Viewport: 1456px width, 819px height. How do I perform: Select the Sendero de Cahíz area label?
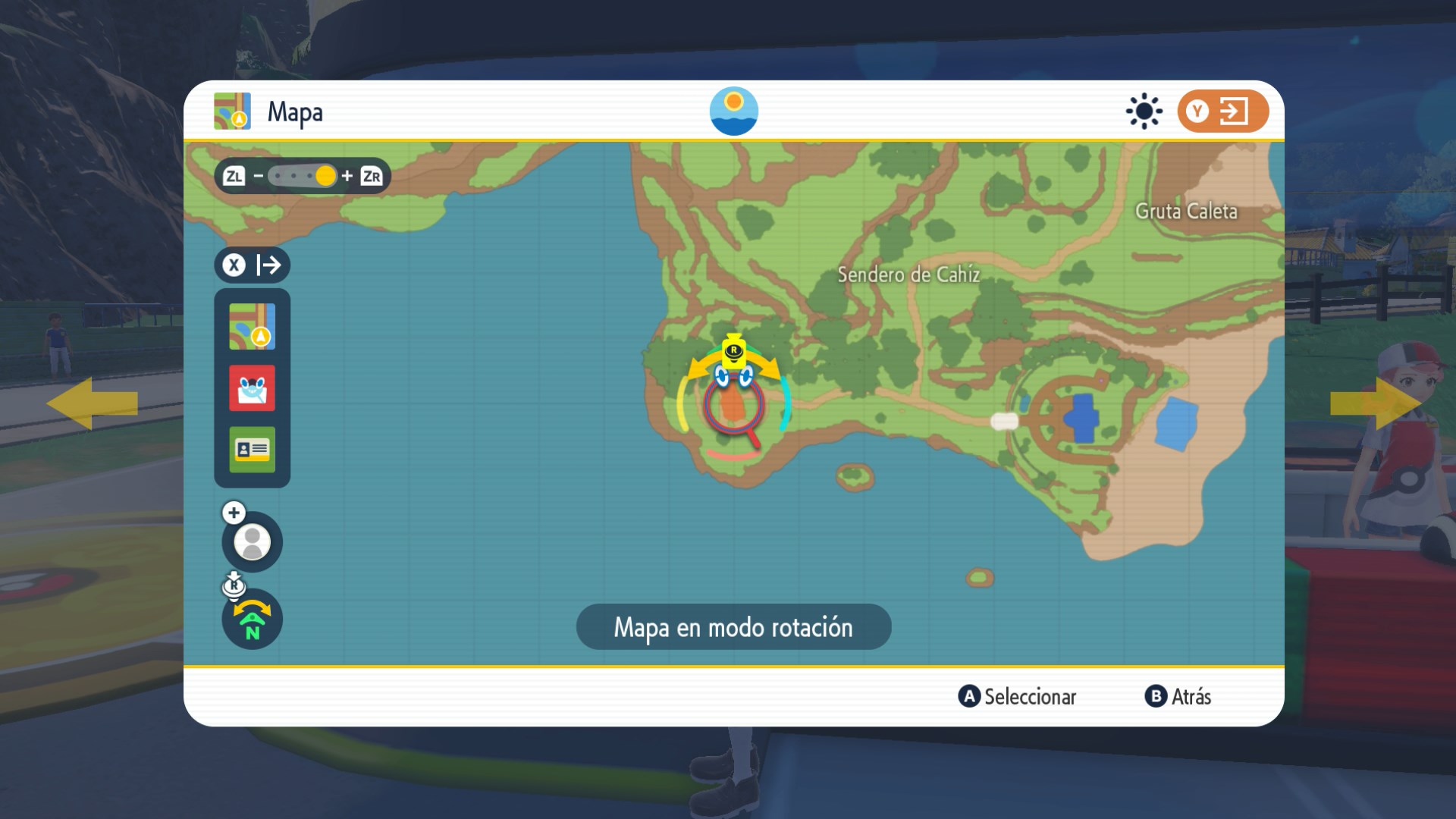pyautogui.click(x=908, y=275)
